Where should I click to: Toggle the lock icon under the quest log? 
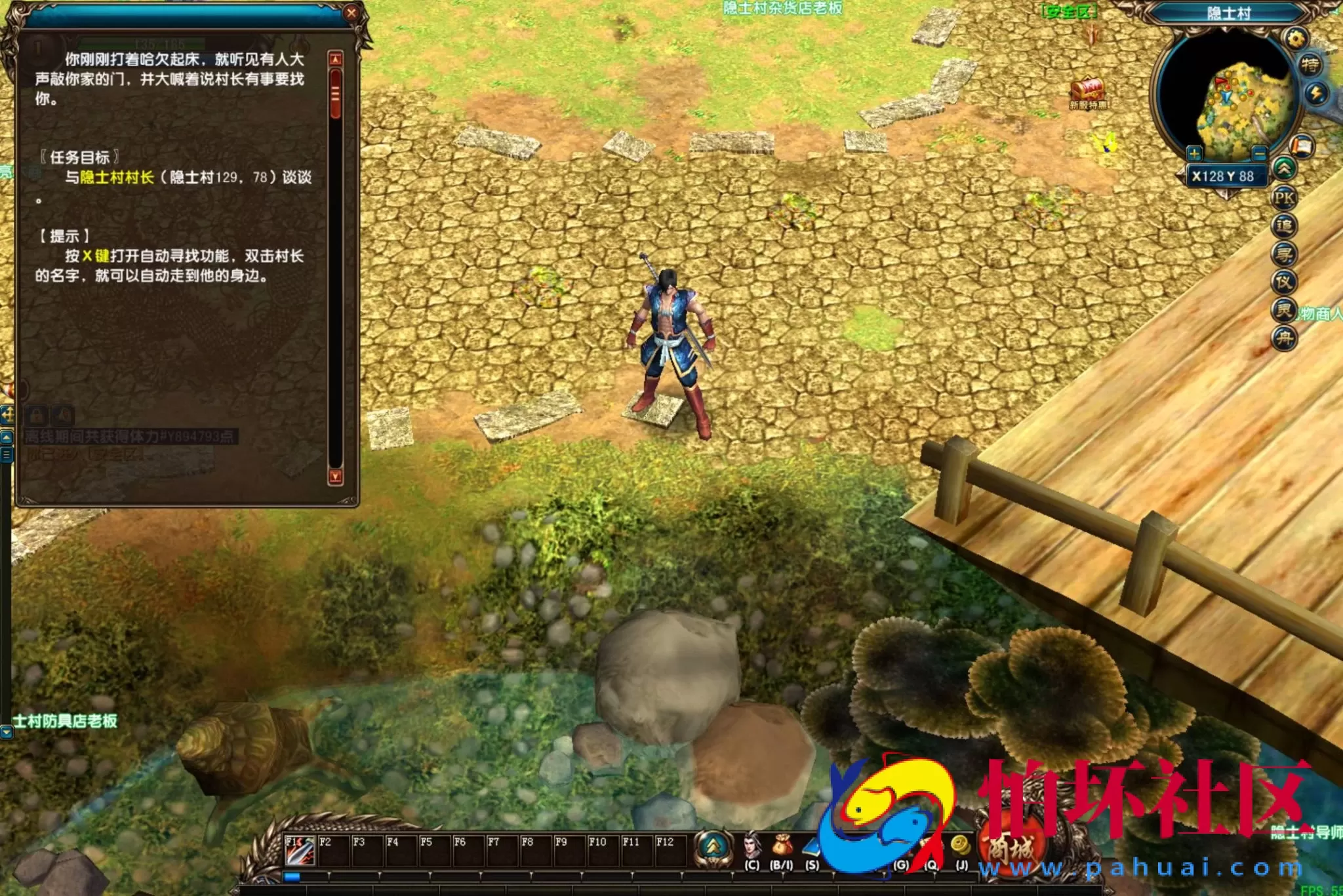(36, 416)
